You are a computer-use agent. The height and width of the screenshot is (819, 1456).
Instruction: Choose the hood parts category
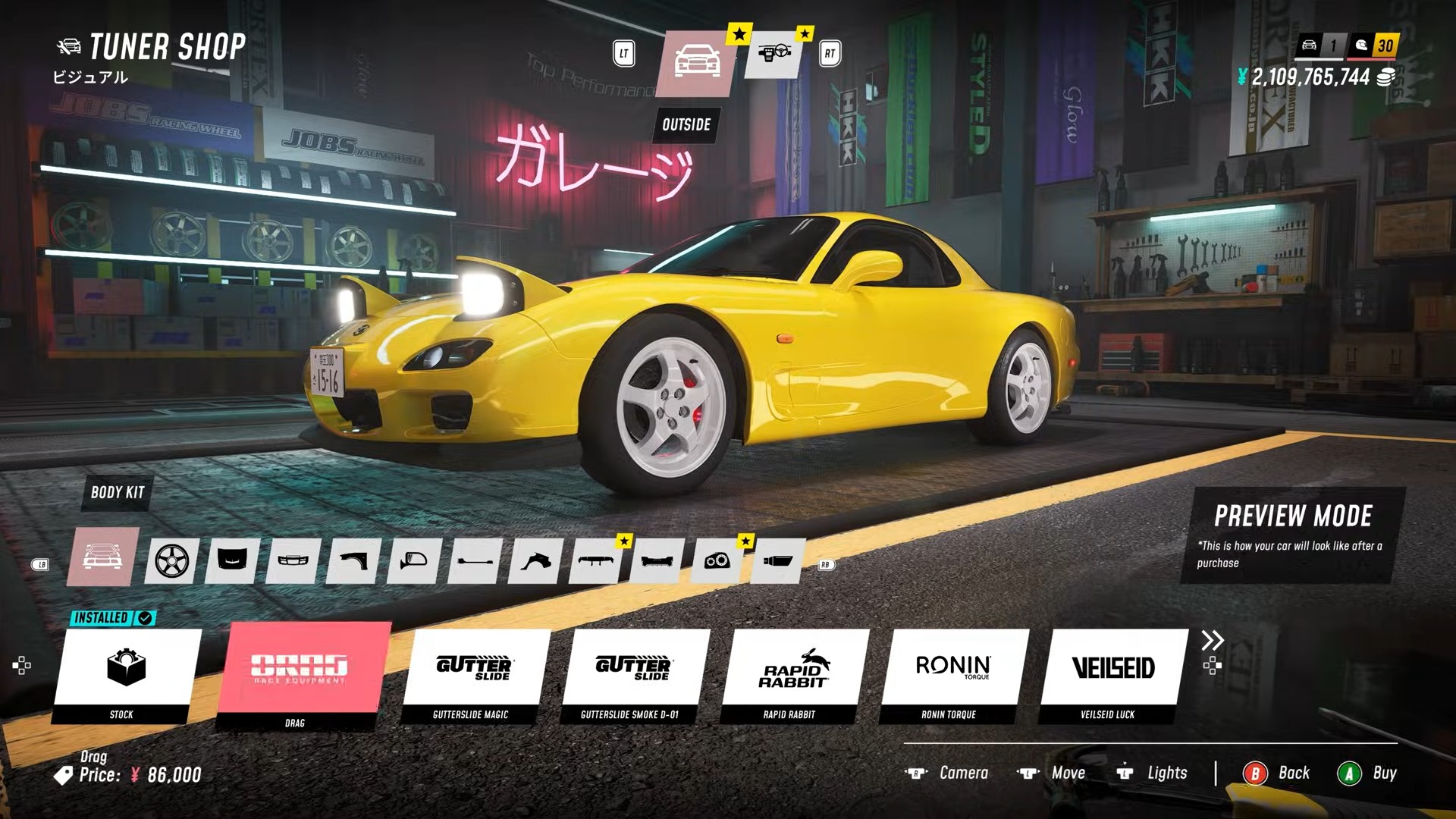tap(232, 561)
